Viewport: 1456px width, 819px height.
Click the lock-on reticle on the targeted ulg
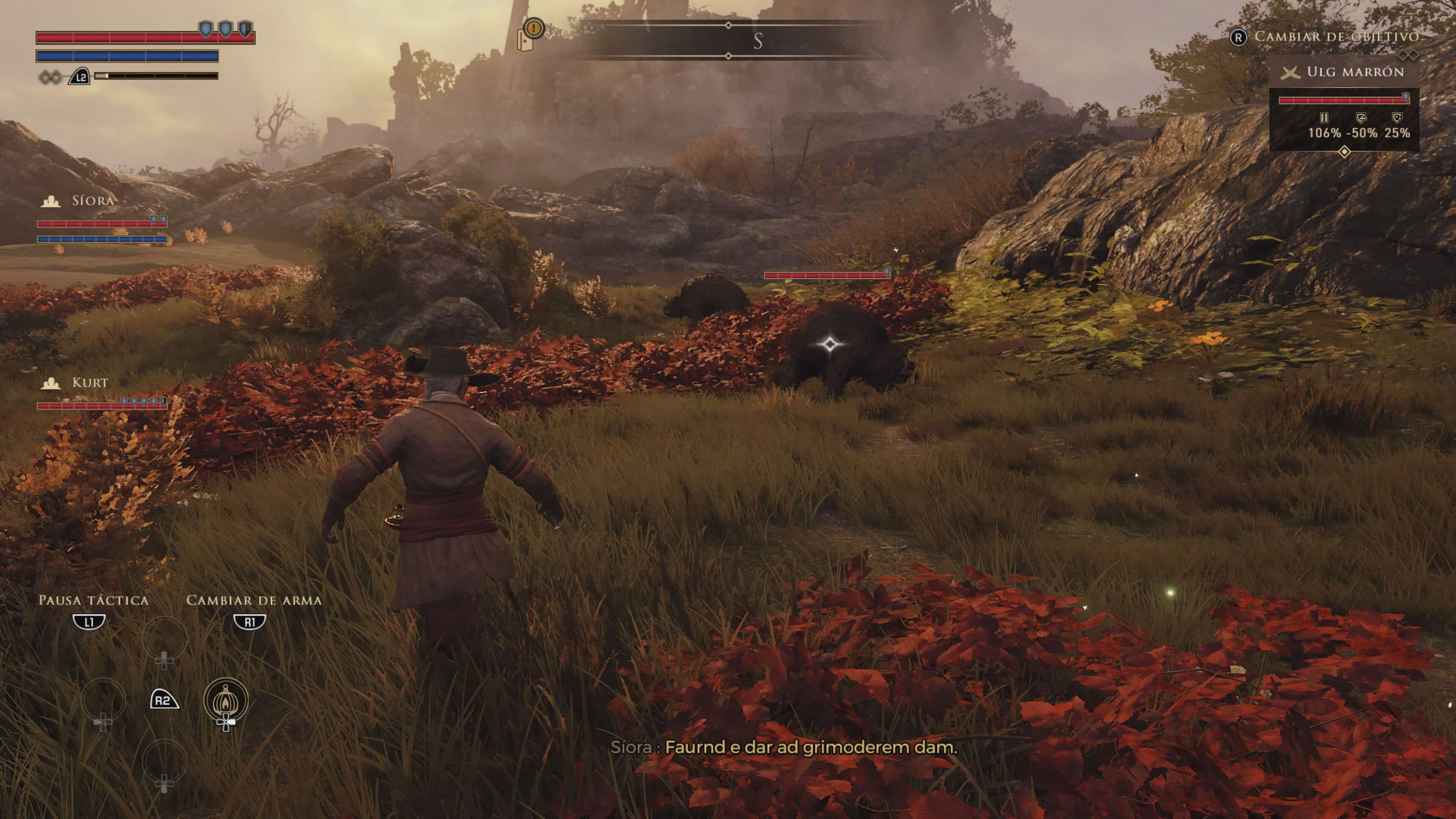[x=830, y=344]
